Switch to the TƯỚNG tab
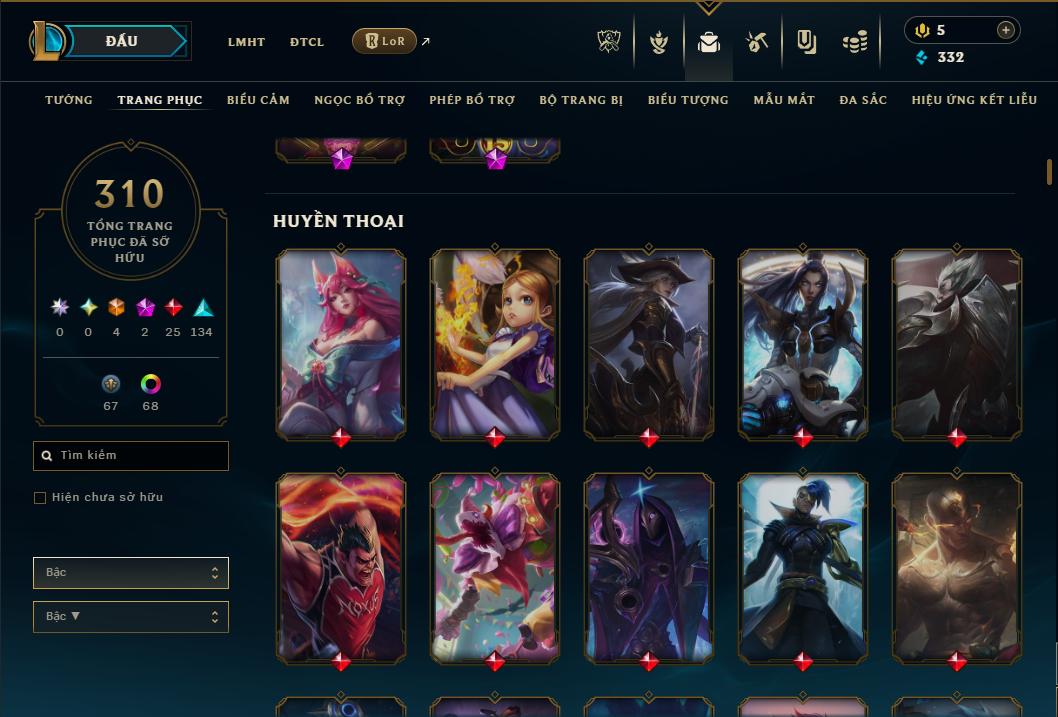1058x717 pixels. pos(69,100)
